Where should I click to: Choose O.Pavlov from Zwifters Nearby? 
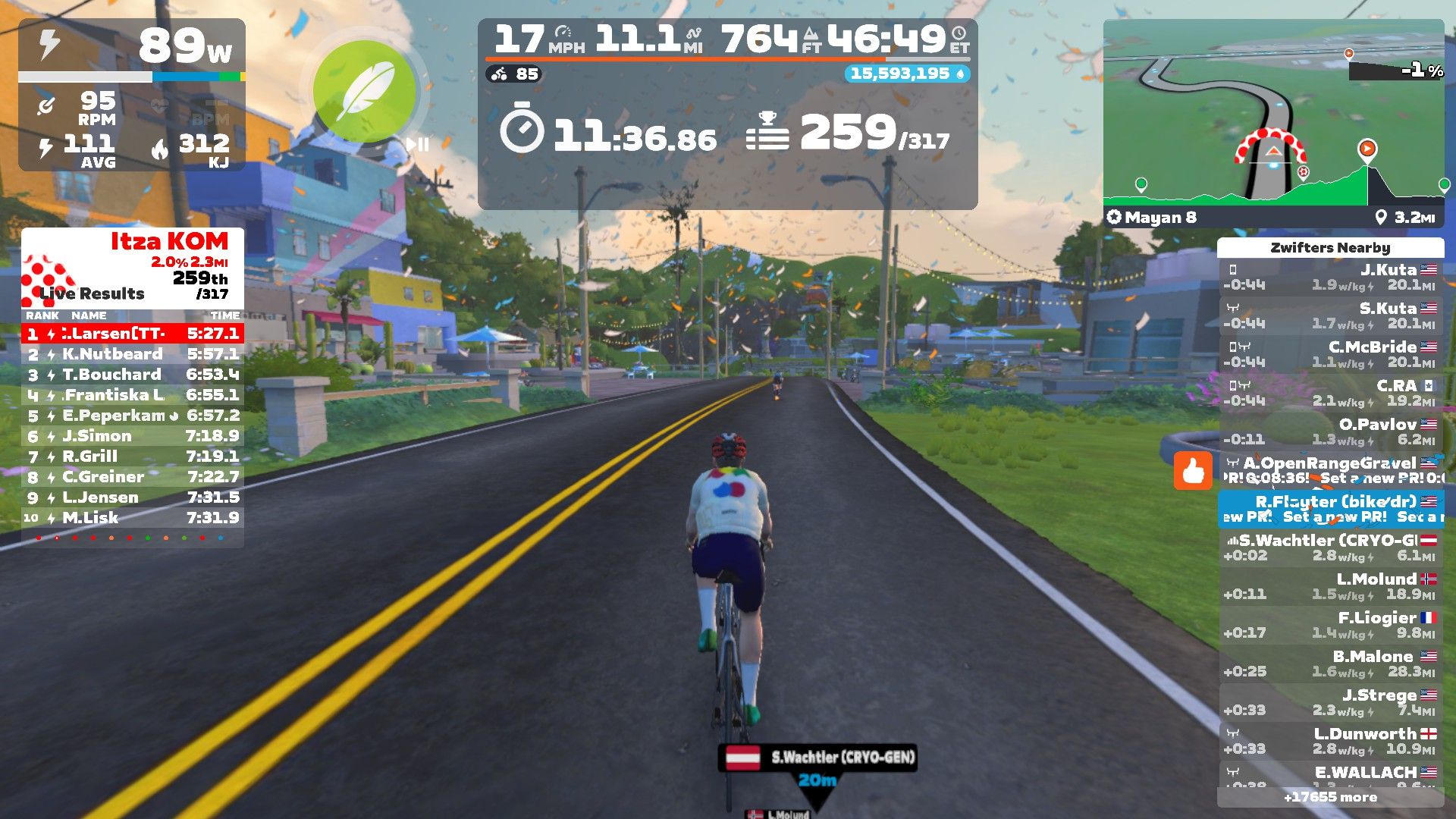click(x=1331, y=432)
